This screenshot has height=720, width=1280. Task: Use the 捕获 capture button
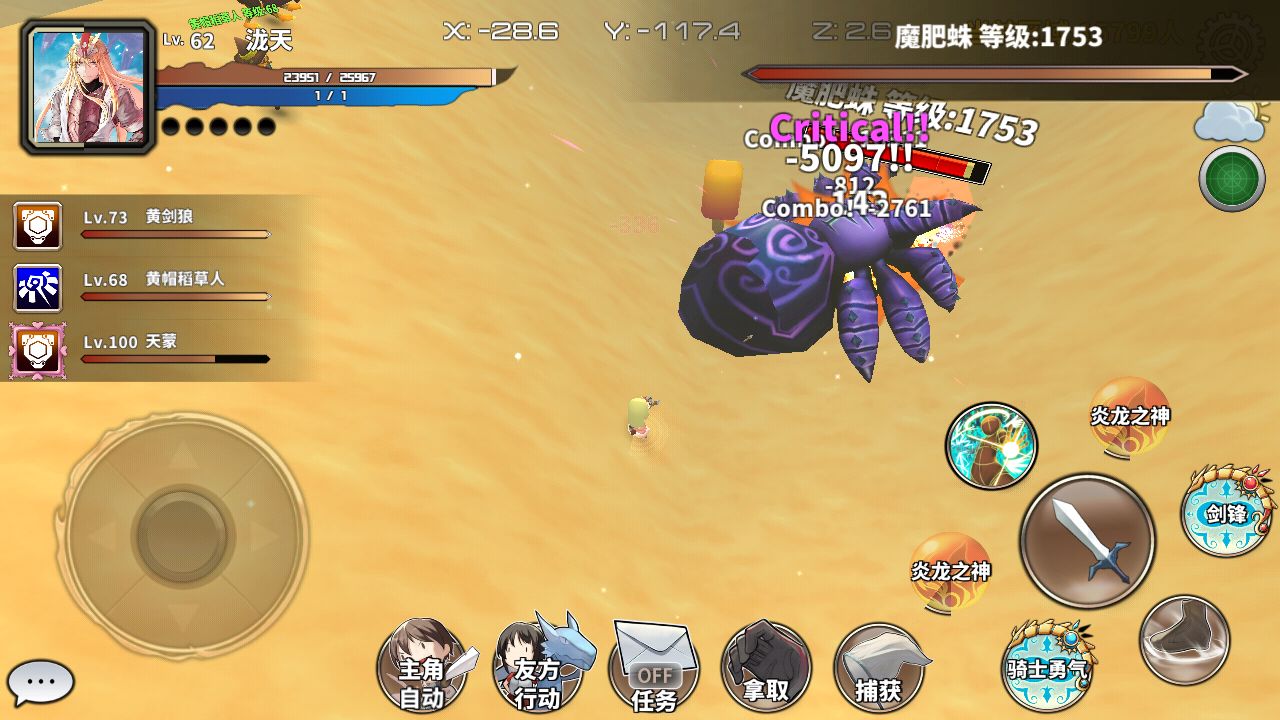(x=879, y=668)
